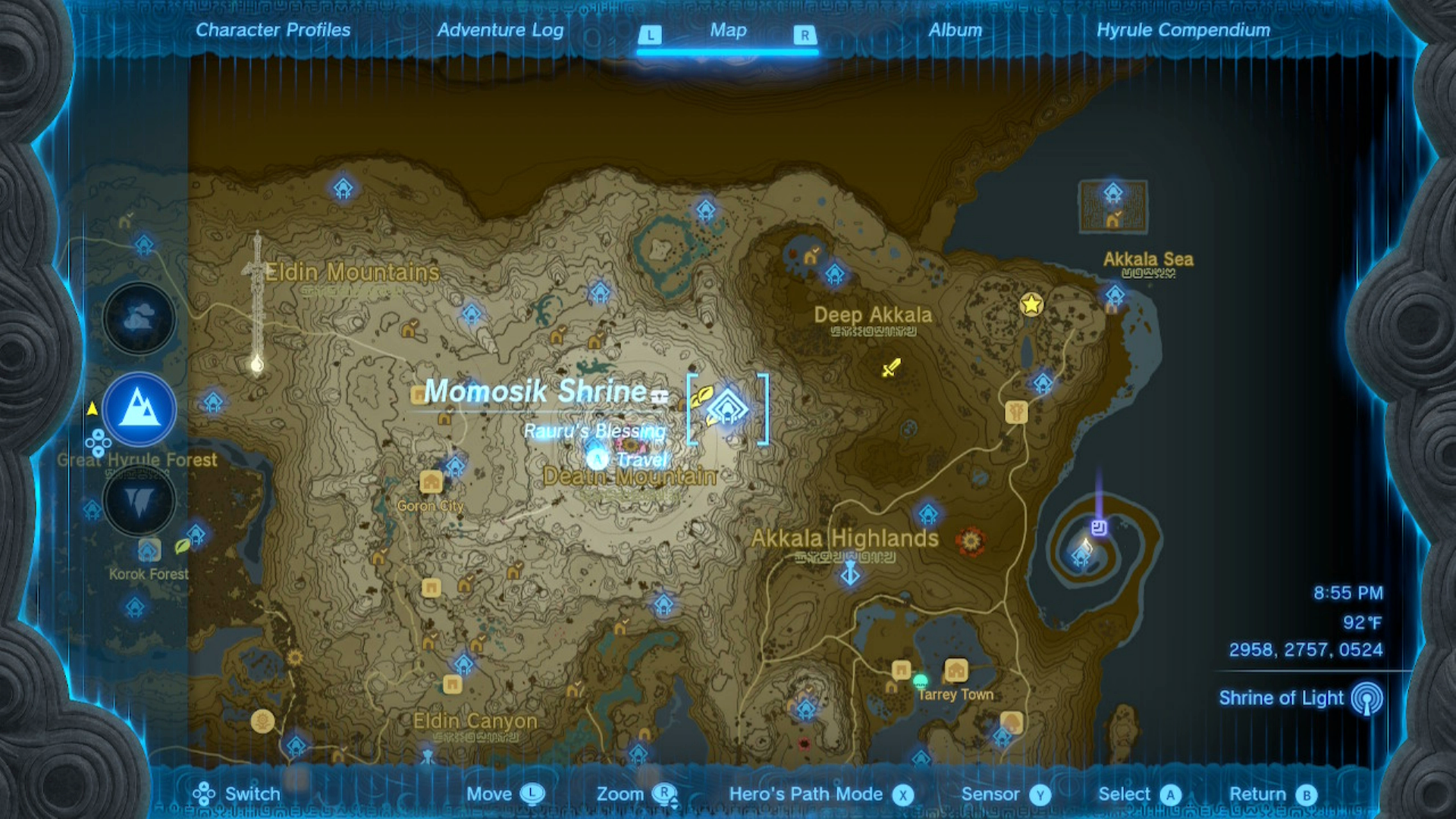Screen dimensions: 1456x819
Task: Toggle to the Depths map layer
Action: 138,502
